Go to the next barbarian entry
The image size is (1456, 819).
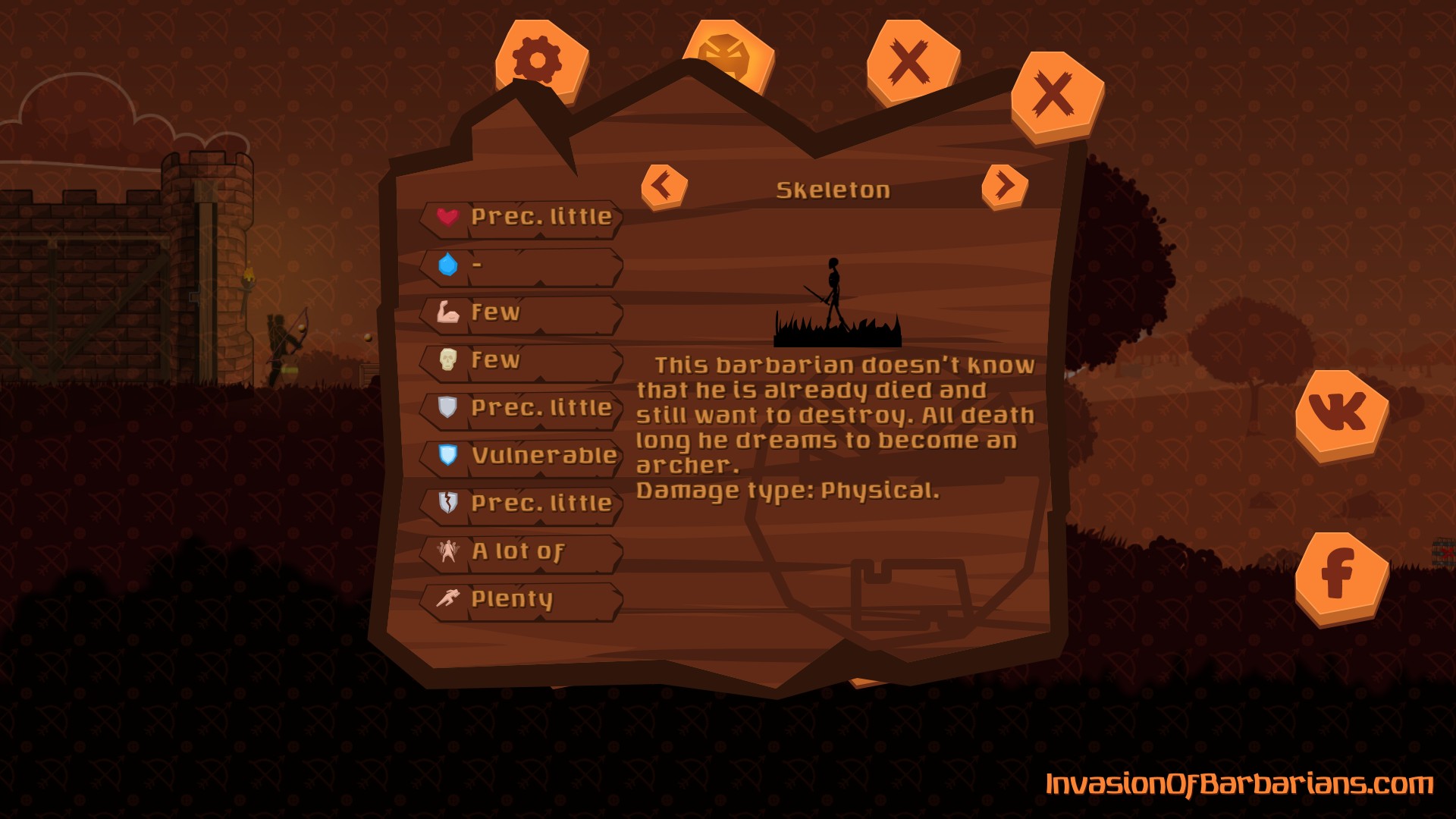(x=1004, y=186)
